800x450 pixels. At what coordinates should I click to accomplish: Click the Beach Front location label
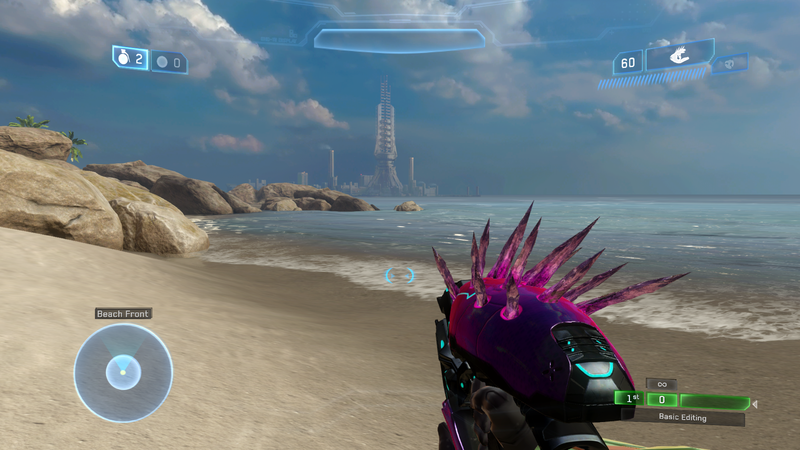pyautogui.click(x=123, y=313)
